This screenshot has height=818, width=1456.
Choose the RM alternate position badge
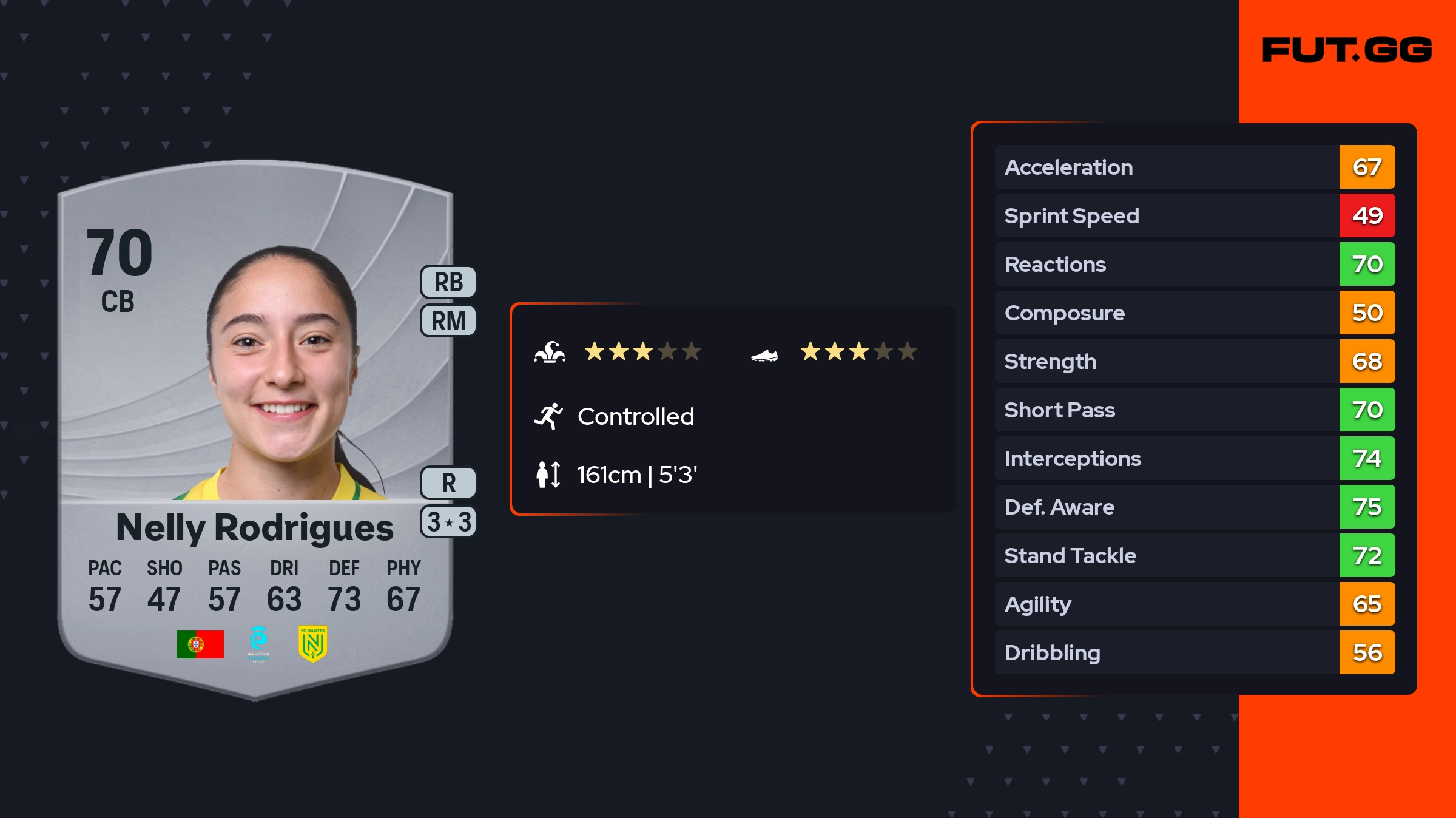[448, 320]
